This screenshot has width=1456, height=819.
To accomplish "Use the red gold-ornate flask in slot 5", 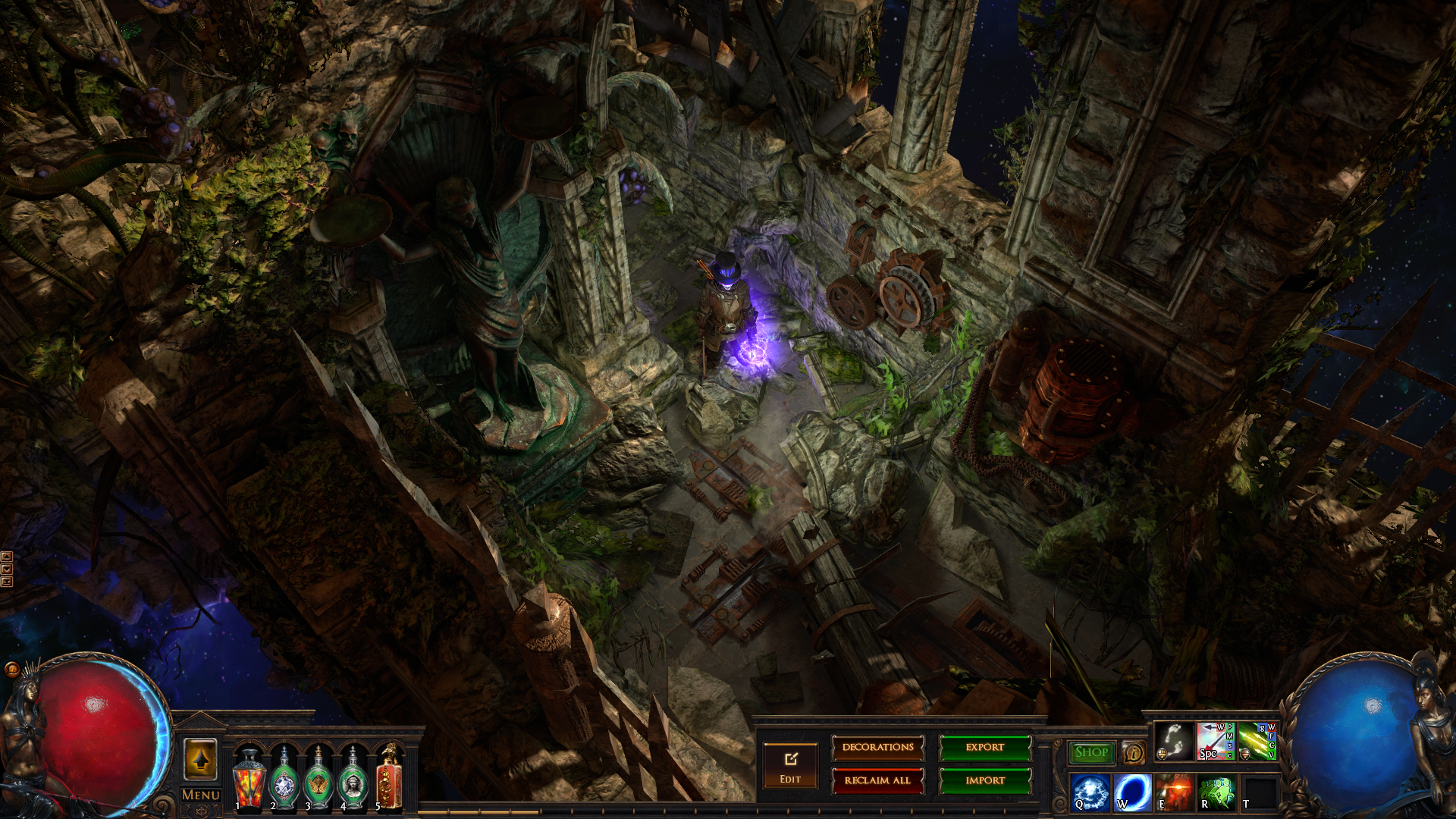I will click(388, 780).
